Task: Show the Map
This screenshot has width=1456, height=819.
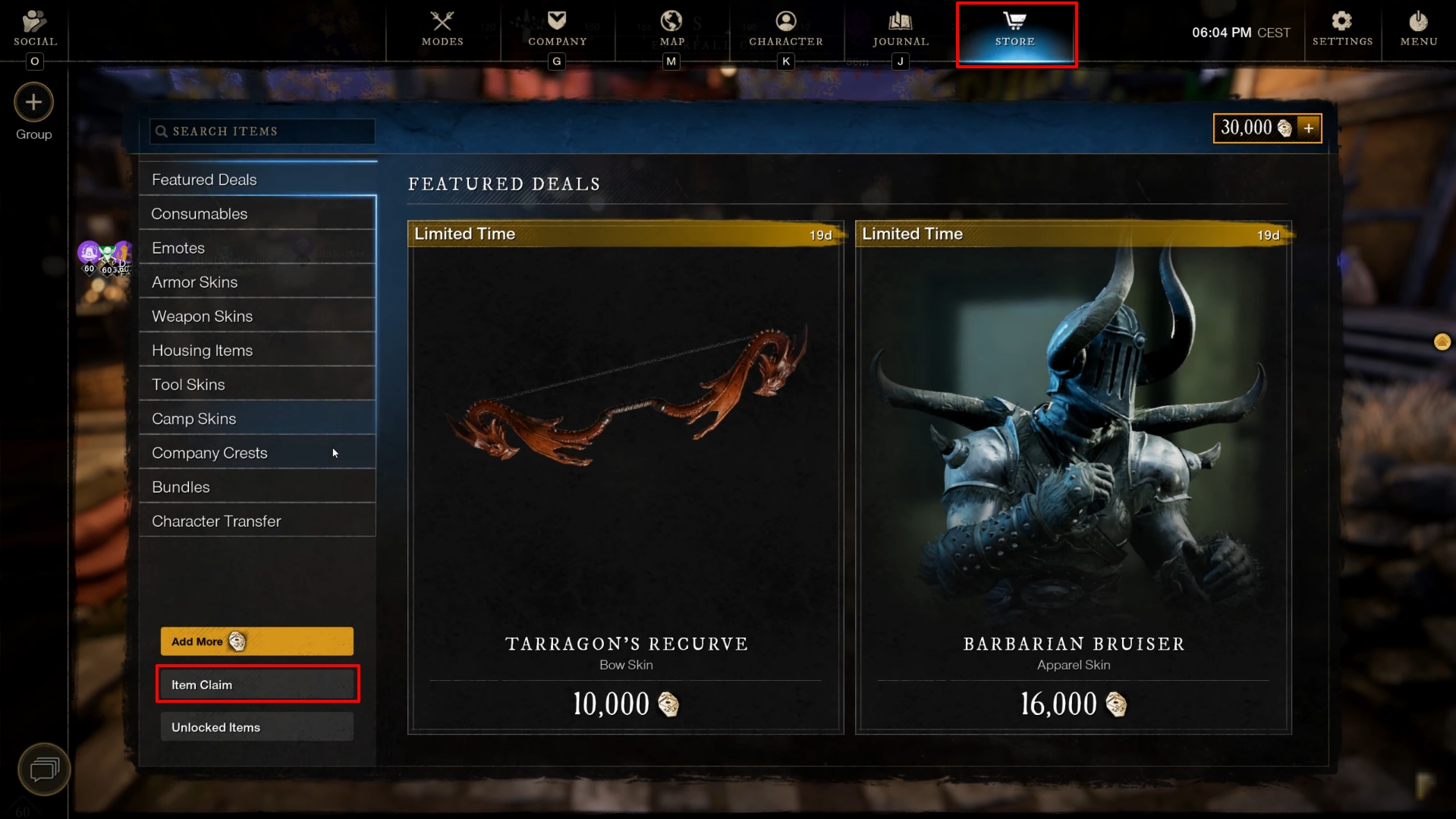Action: tap(671, 30)
